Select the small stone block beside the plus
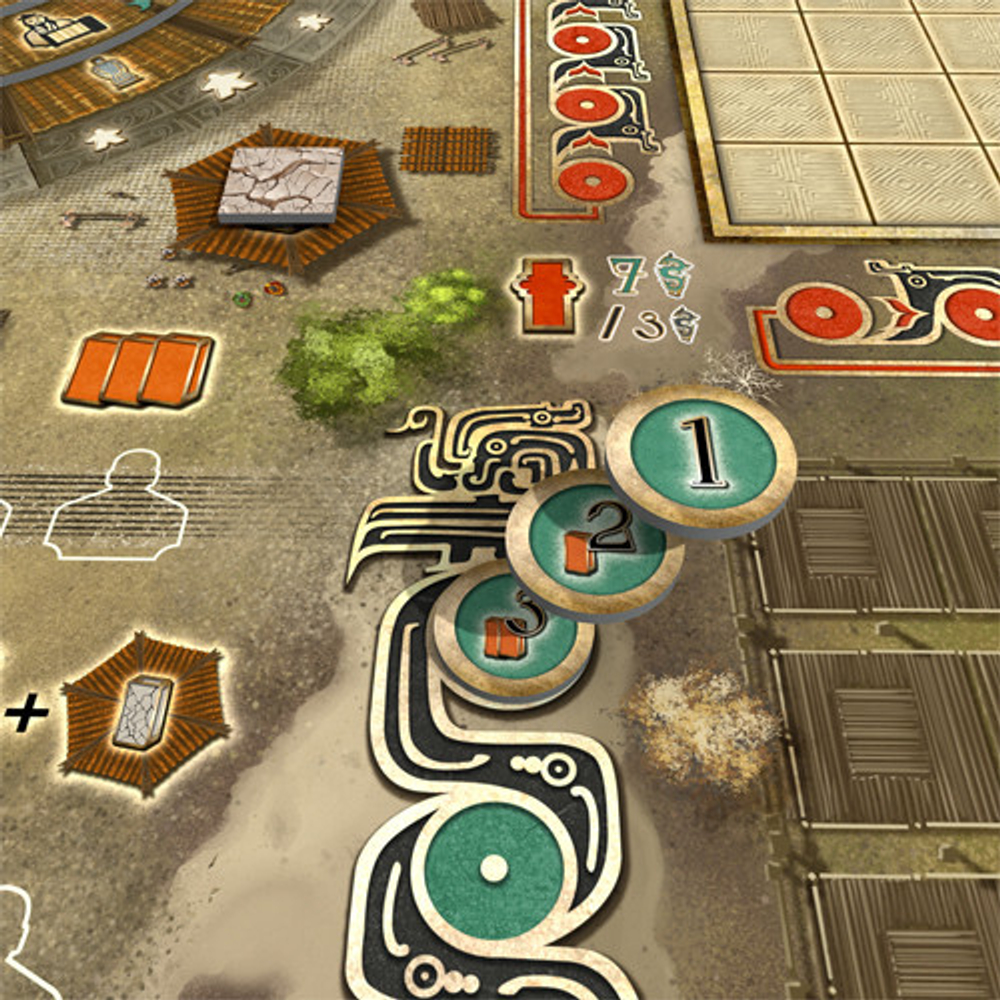 click(x=142, y=711)
